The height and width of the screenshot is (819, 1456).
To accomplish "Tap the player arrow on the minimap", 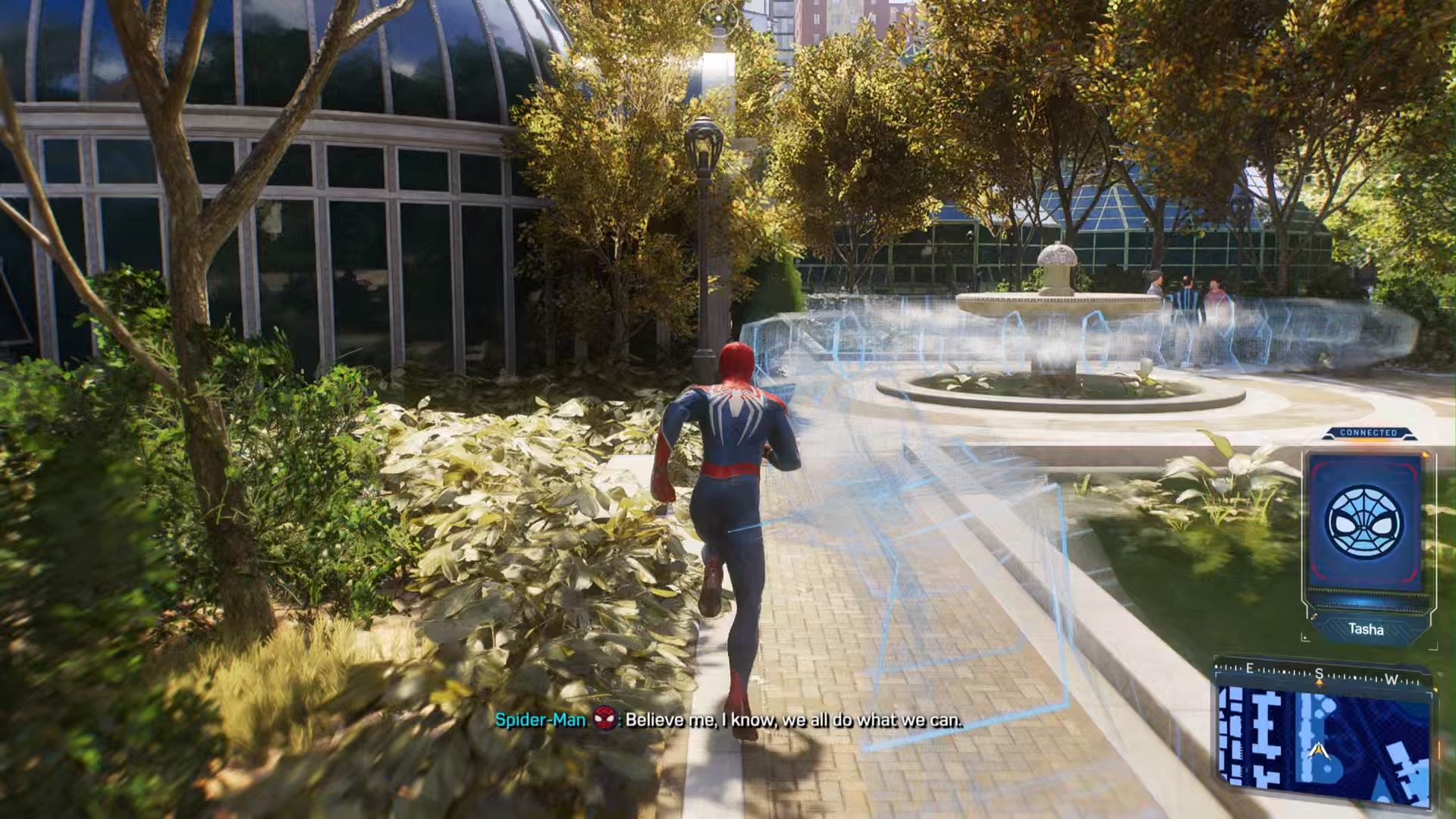I will (x=1319, y=750).
